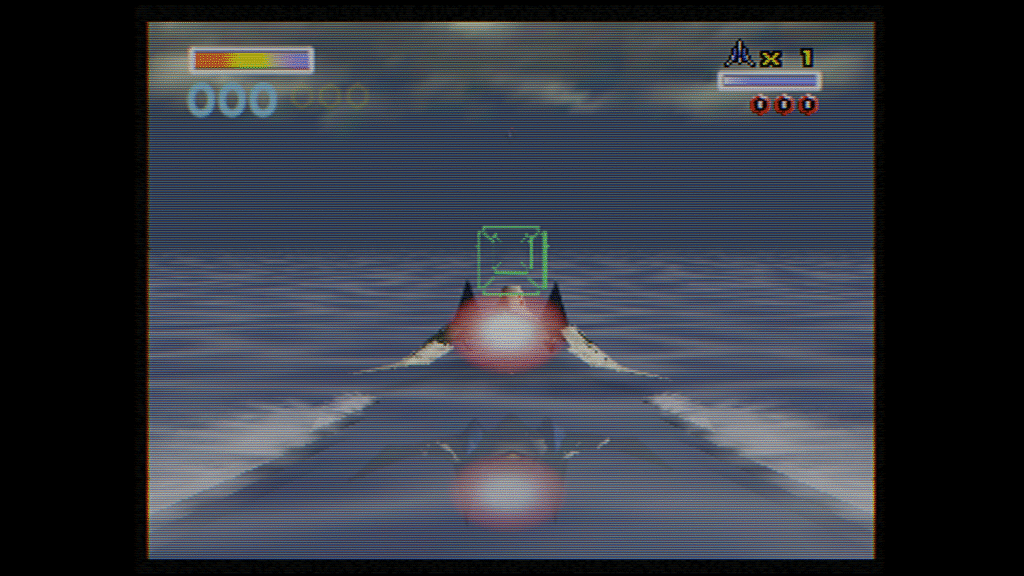
Task: Click the Arwing lives icon
Action: tap(740, 54)
